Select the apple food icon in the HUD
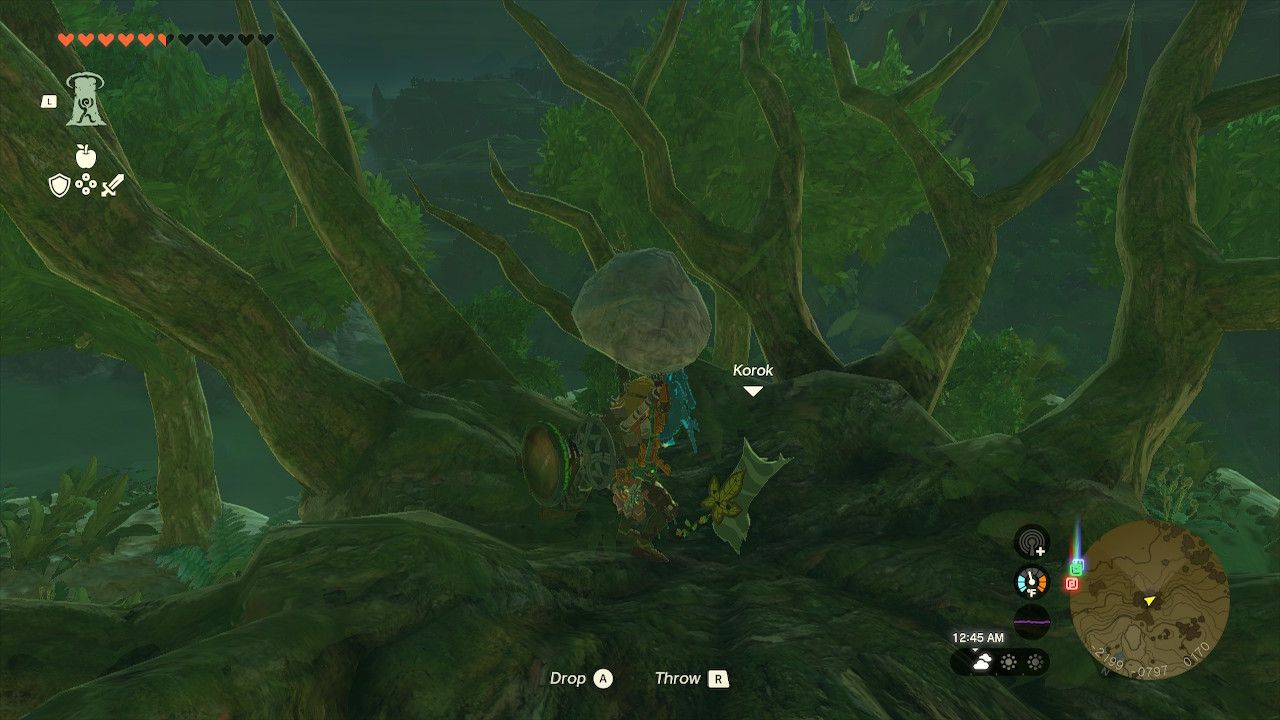Viewport: 1280px width, 720px height. pyautogui.click(x=86, y=156)
